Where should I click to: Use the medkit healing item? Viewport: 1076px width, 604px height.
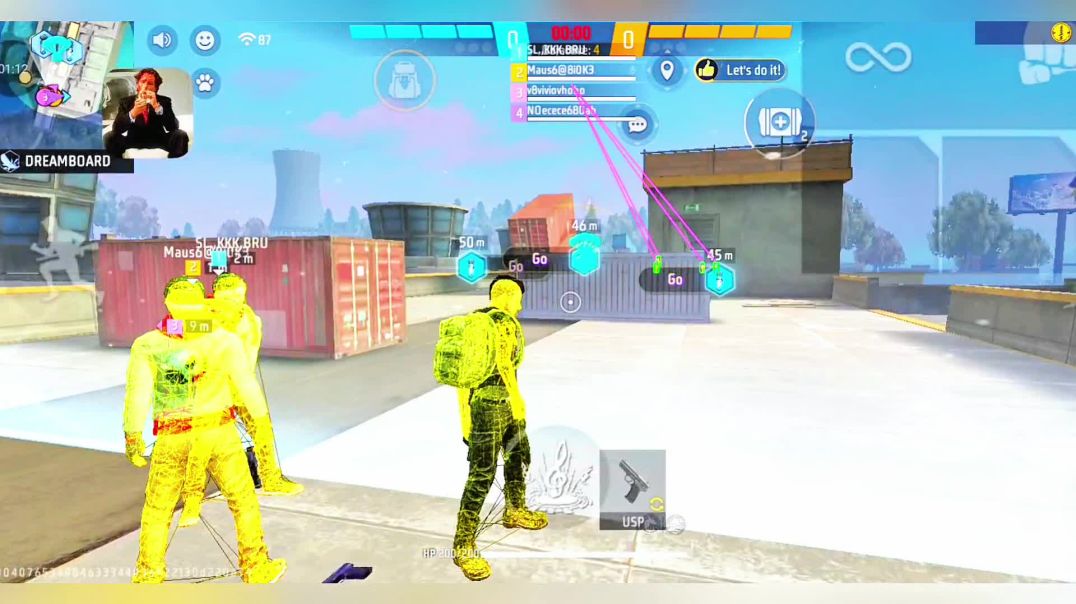tap(779, 123)
